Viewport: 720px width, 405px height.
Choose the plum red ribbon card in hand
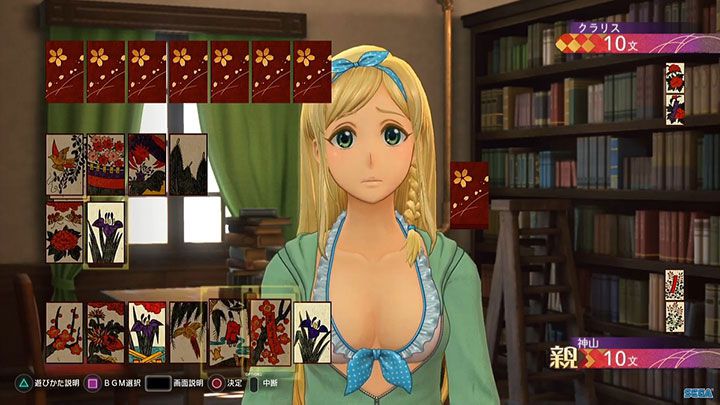click(x=270, y=331)
